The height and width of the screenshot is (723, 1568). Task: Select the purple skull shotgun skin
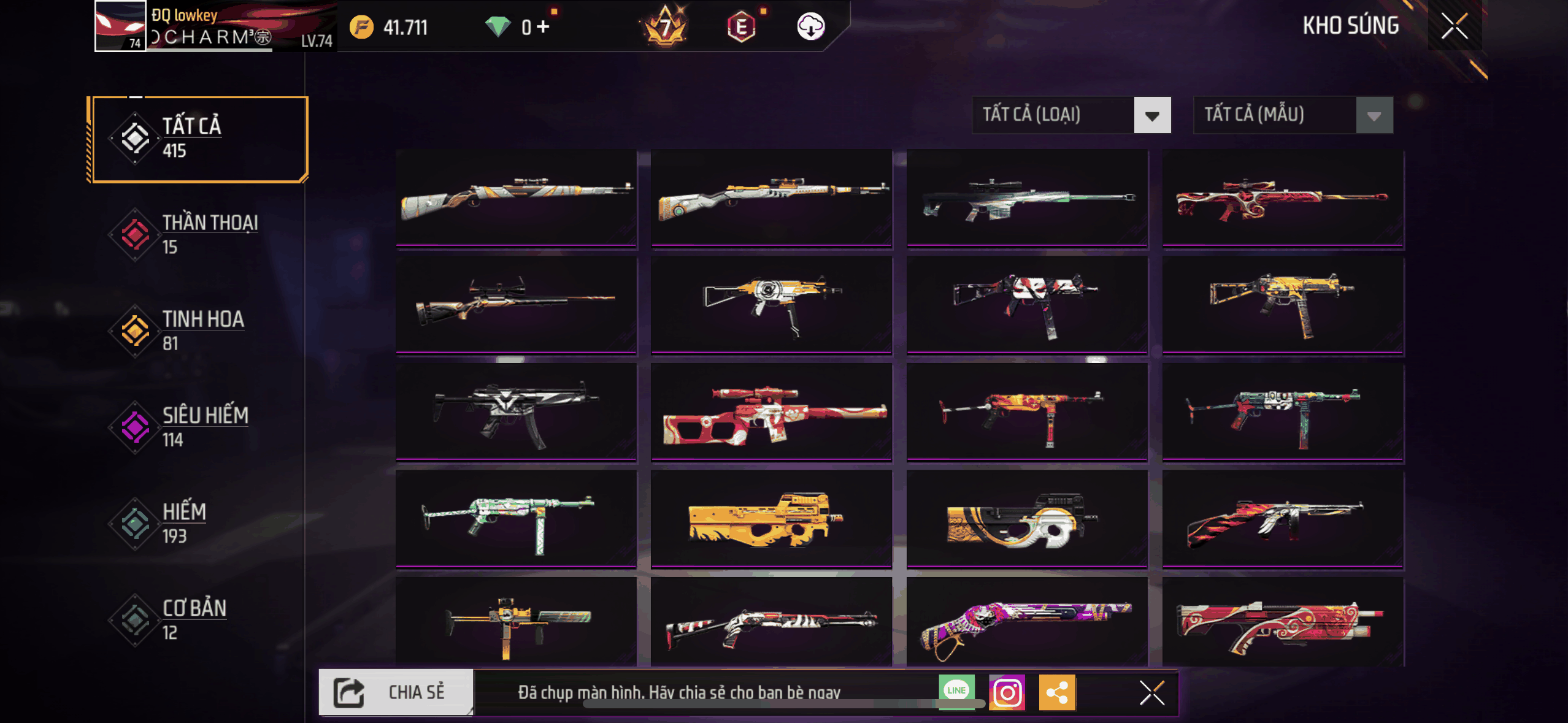coord(1027,622)
